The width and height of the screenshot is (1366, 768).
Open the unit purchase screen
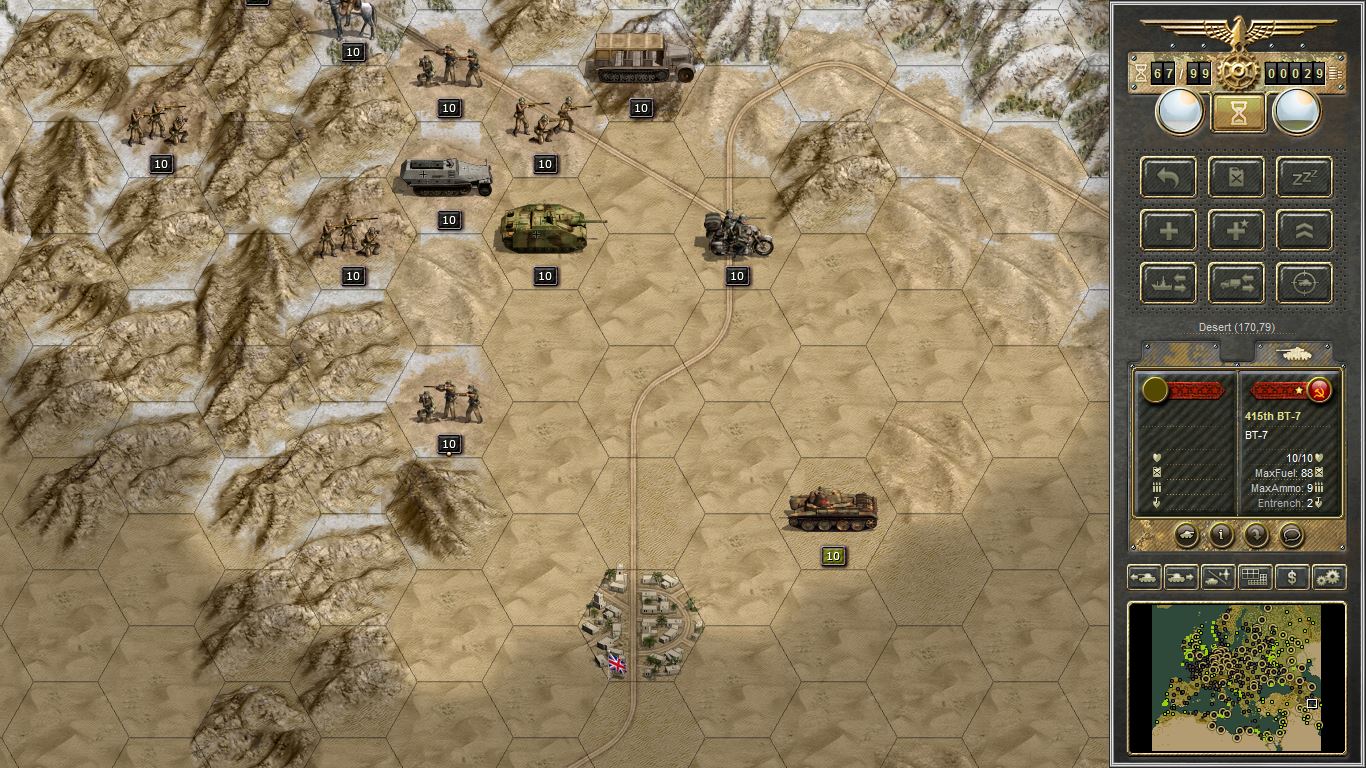click(1294, 577)
